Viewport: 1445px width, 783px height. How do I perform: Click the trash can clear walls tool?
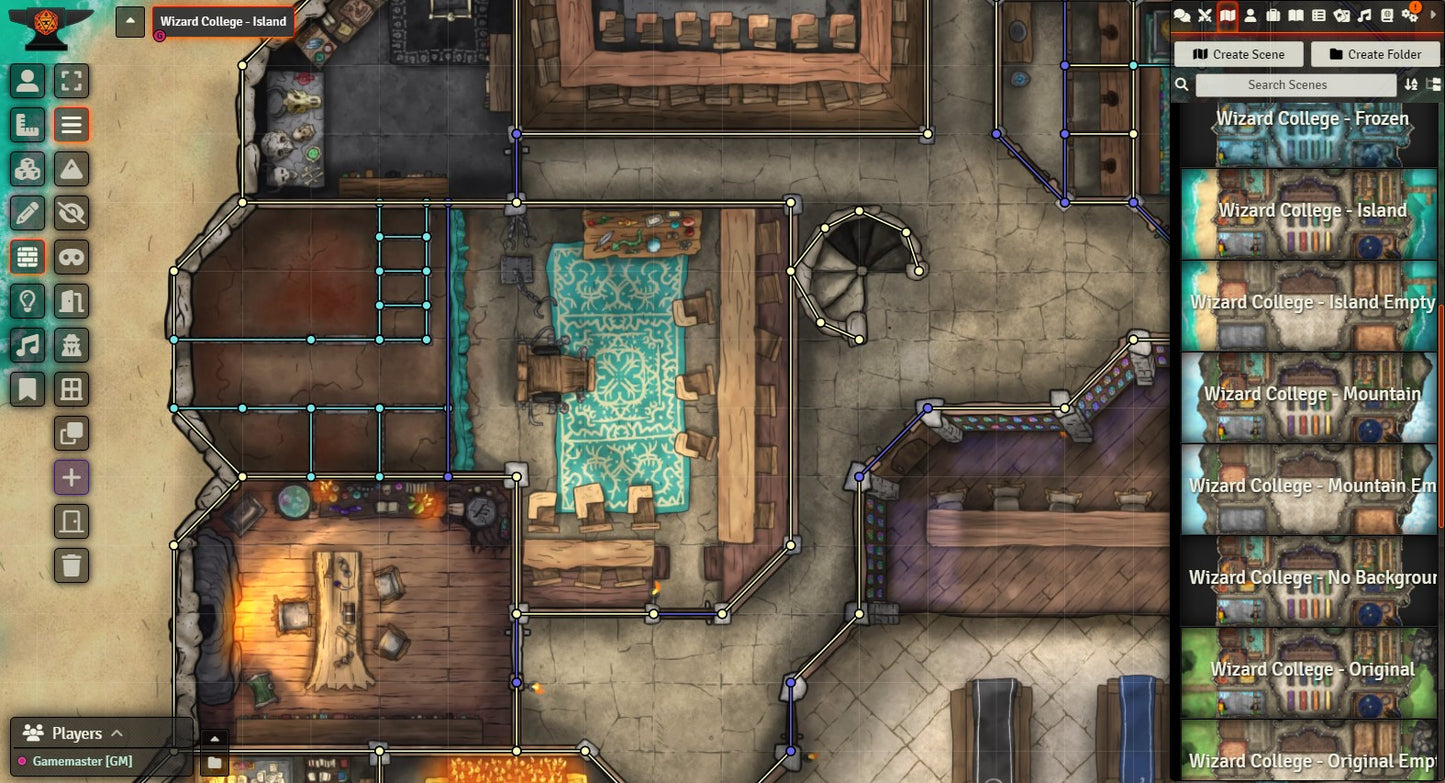point(71,565)
